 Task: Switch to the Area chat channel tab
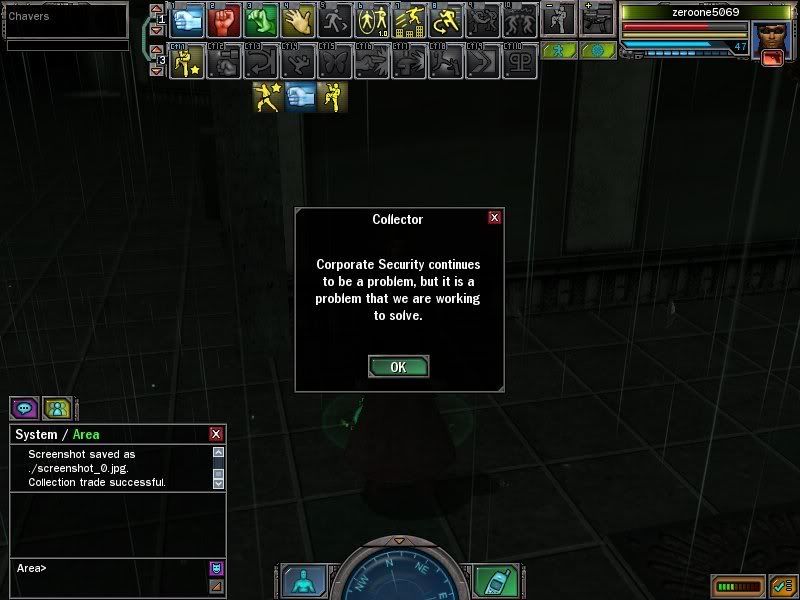tap(86, 434)
